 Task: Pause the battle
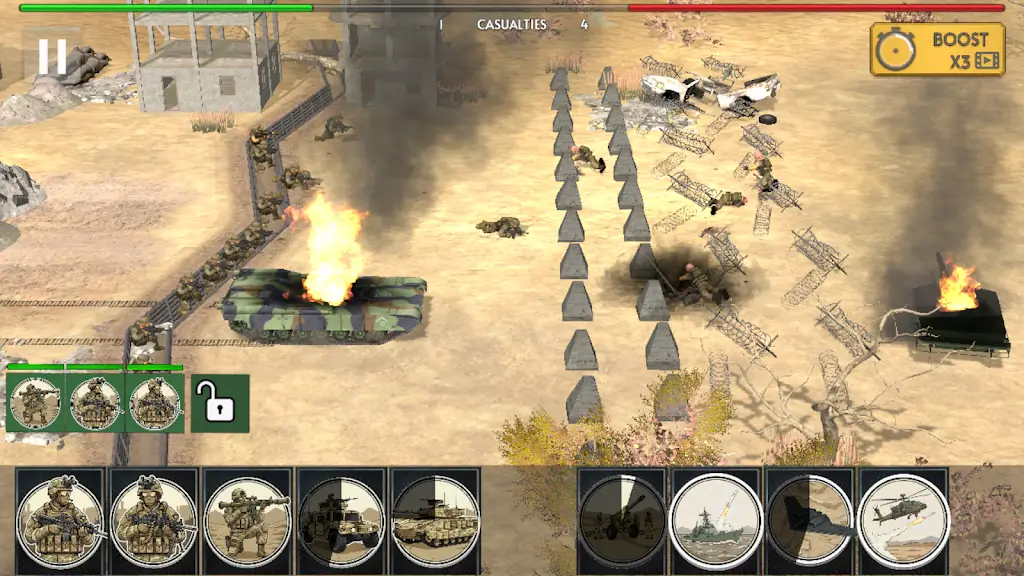pyautogui.click(x=52, y=56)
